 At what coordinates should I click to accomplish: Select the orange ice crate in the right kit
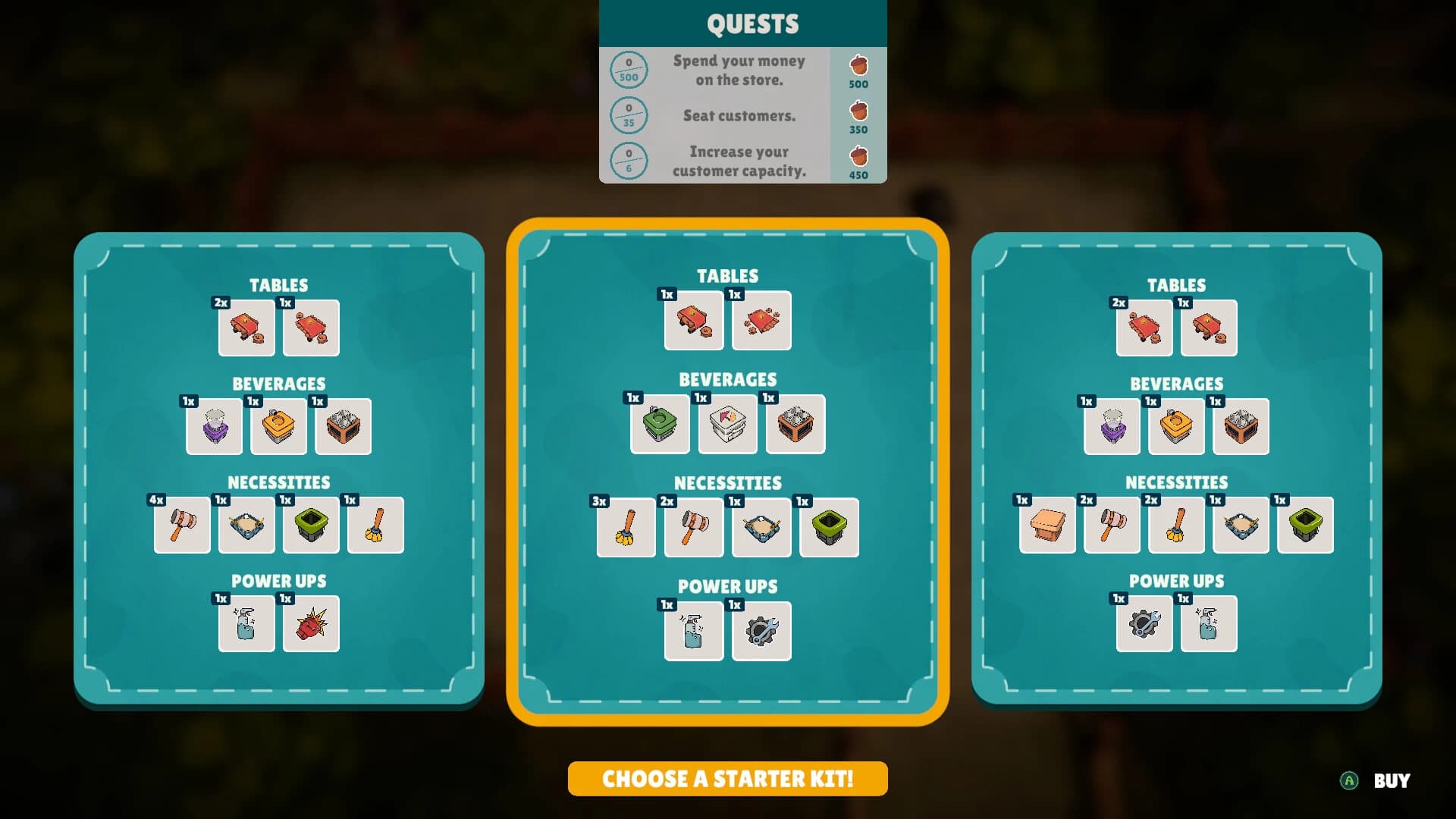tap(1241, 426)
